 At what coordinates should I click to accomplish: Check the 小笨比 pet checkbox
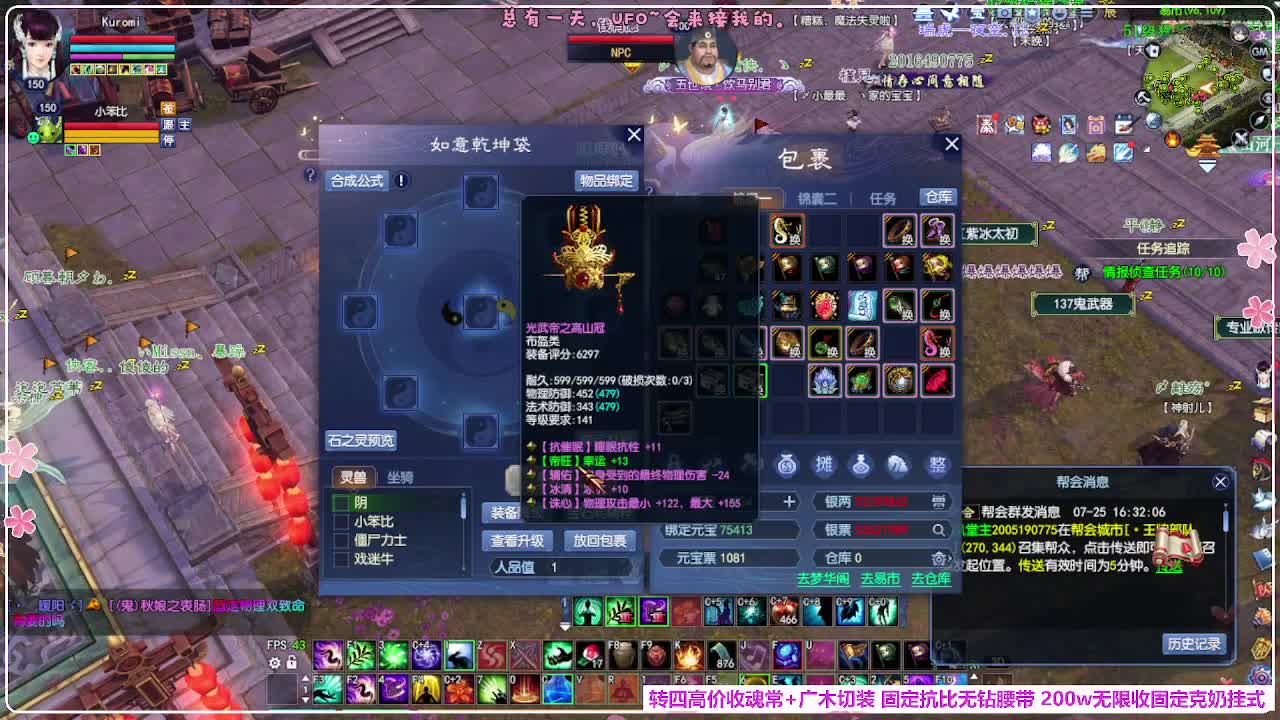340,521
